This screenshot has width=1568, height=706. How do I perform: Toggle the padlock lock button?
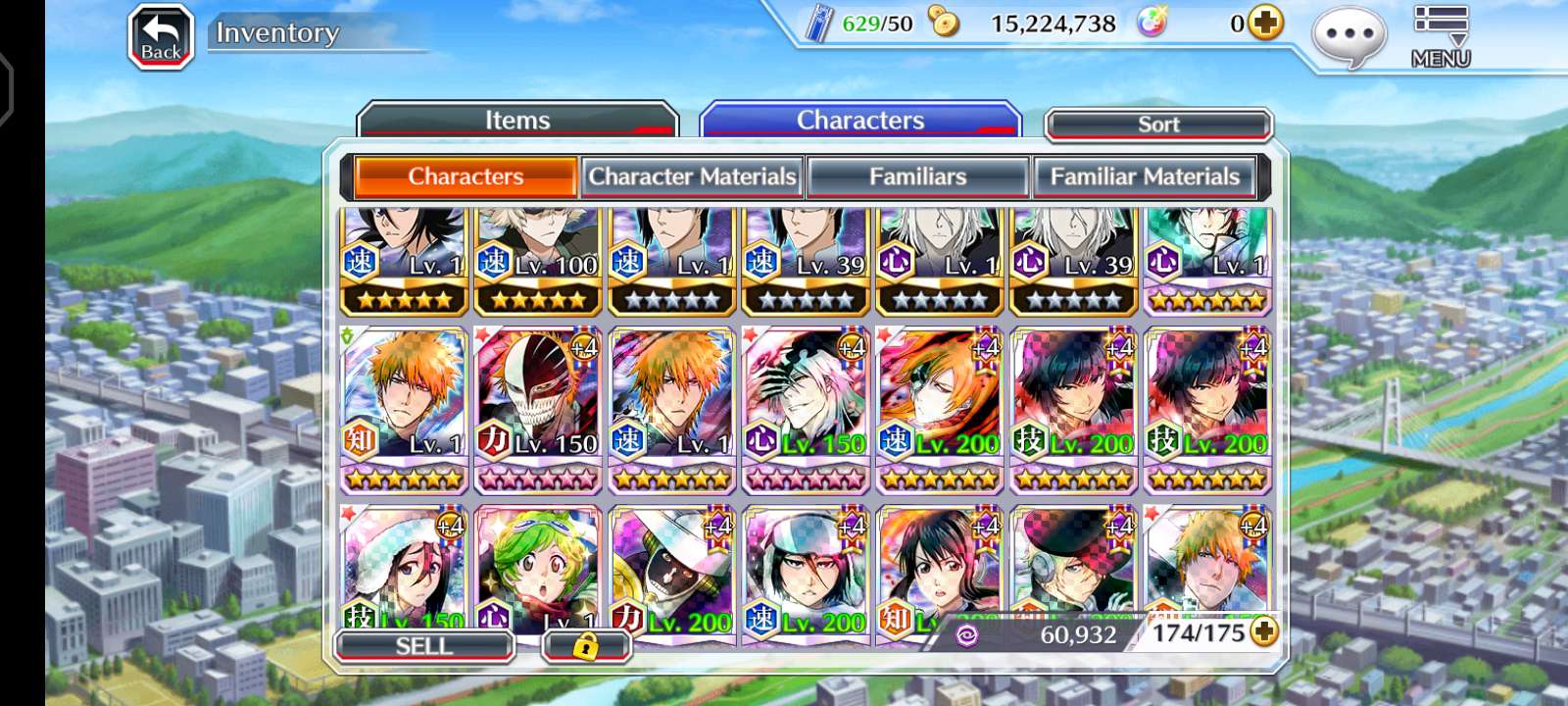point(585,645)
